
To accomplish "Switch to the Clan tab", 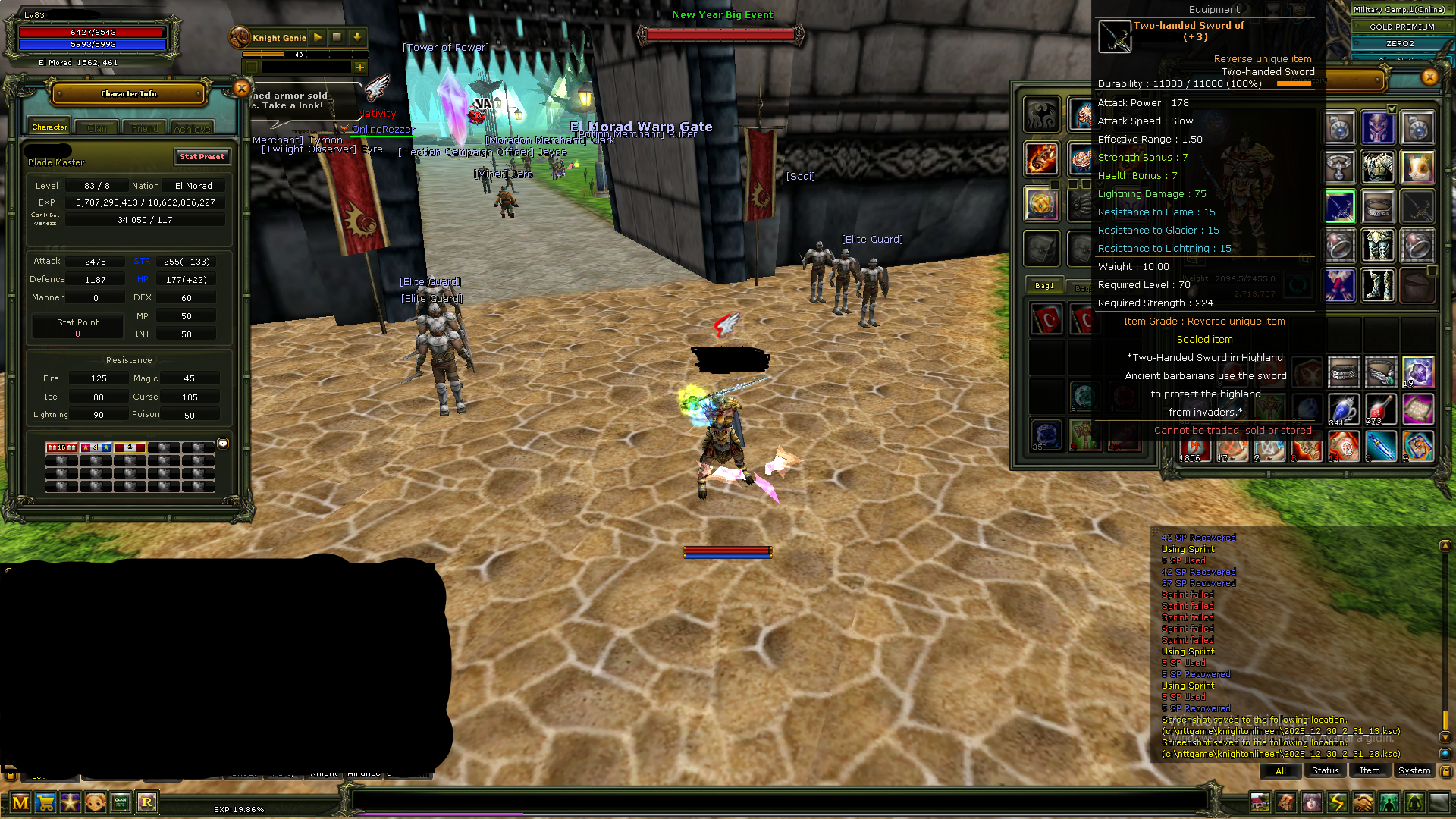I will pos(97,128).
